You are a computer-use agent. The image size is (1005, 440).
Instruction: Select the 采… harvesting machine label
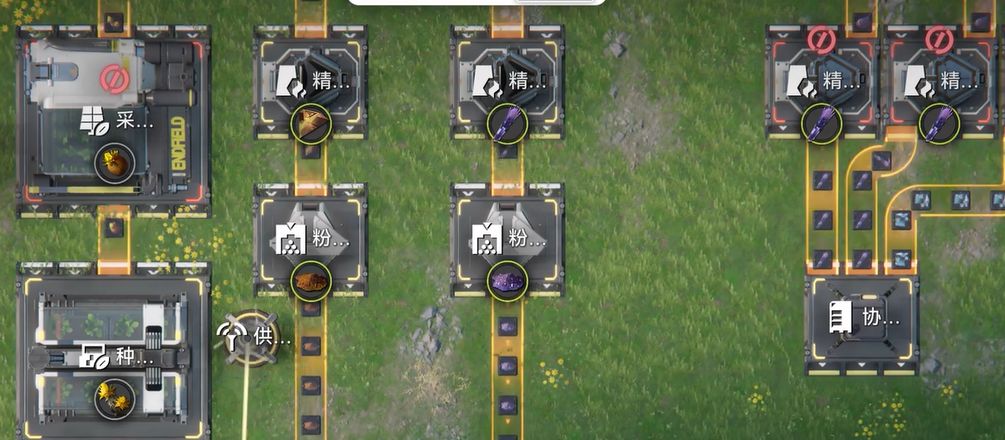(118, 123)
